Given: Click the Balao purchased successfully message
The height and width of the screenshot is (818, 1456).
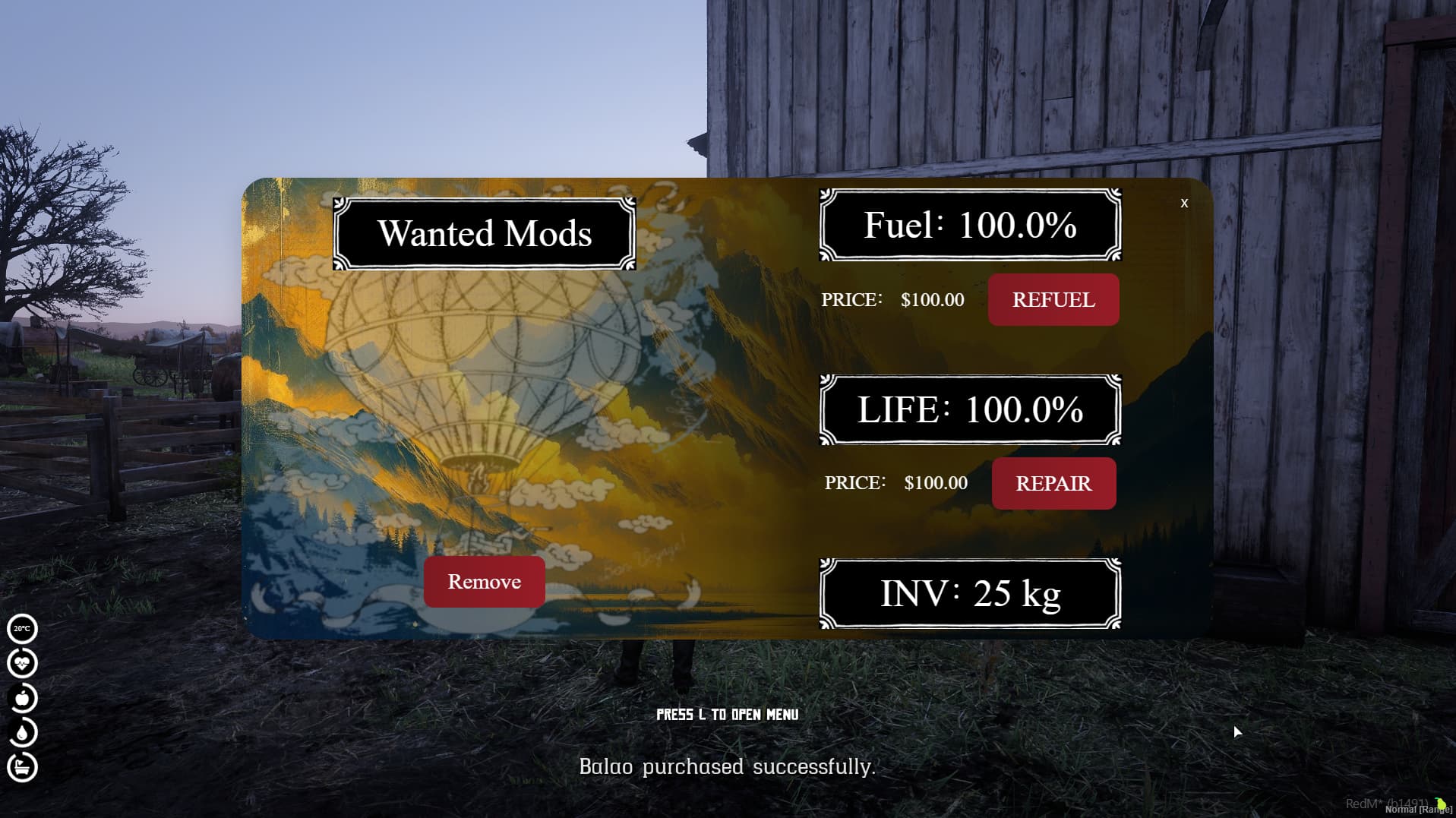Looking at the screenshot, I should click(x=727, y=766).
